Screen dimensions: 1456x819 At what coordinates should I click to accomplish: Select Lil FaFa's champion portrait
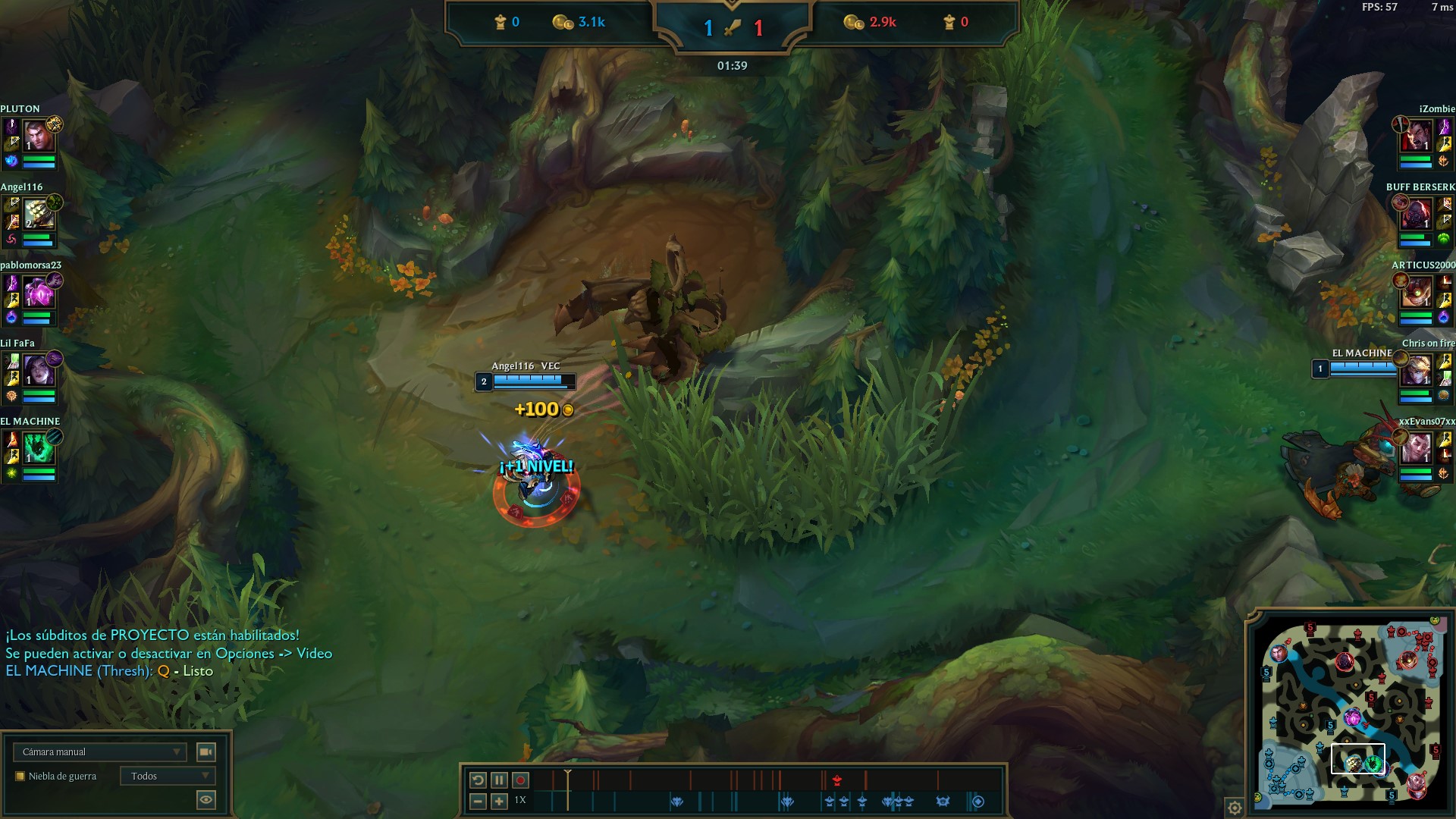39,372
